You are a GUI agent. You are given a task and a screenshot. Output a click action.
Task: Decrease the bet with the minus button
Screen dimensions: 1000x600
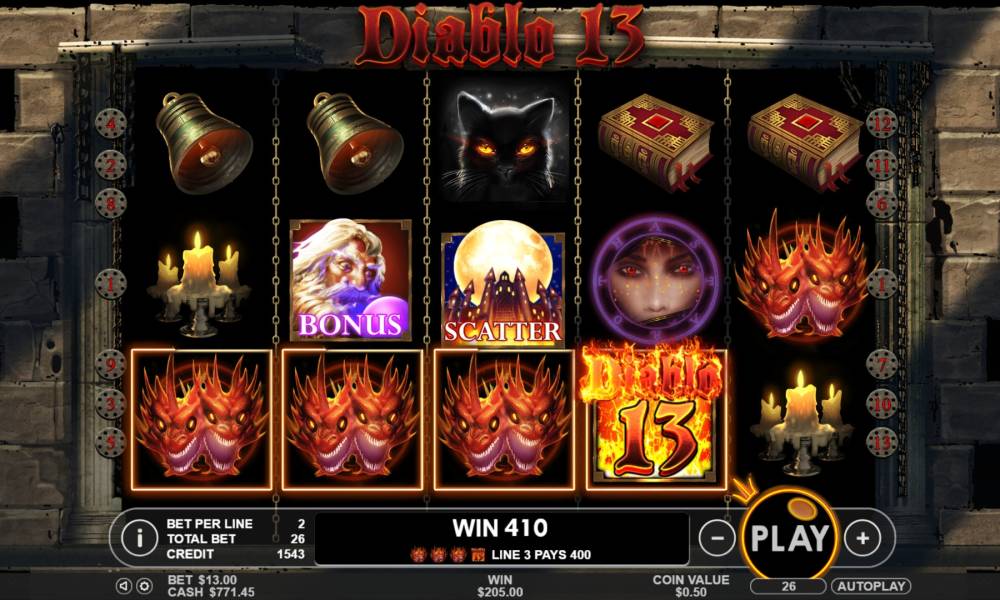click(x=716, y=538)
